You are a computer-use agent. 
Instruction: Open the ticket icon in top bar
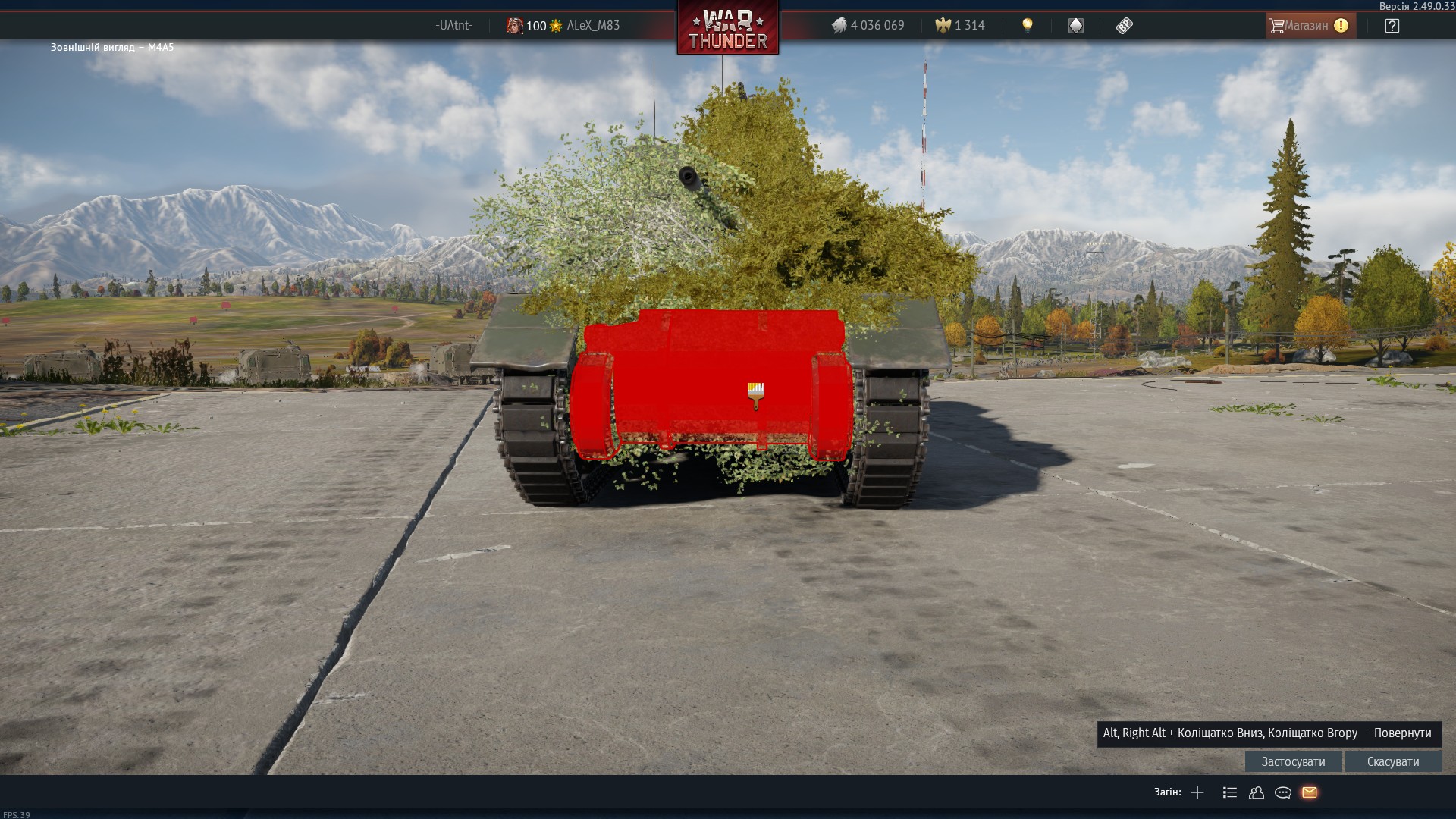1125,26
